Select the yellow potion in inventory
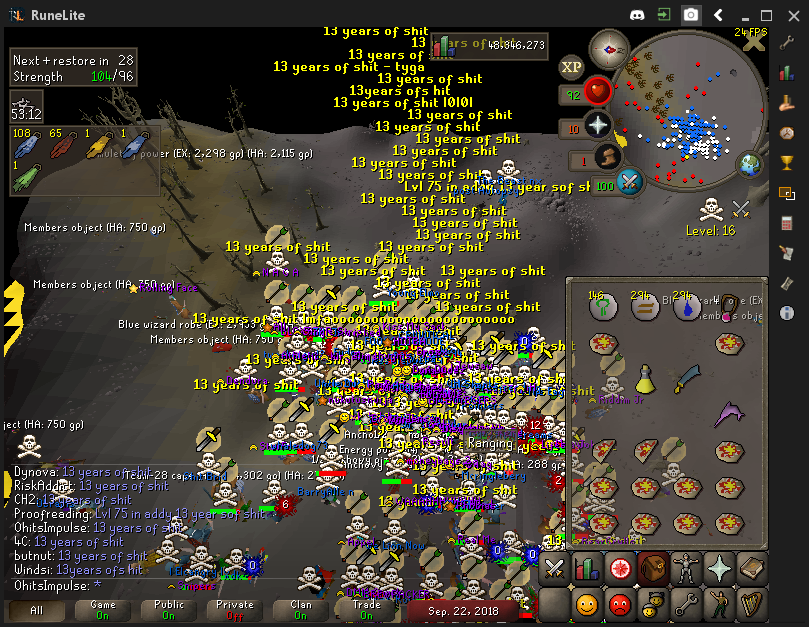The height and width of the screenshot is (627, 809). coord(645,379)
